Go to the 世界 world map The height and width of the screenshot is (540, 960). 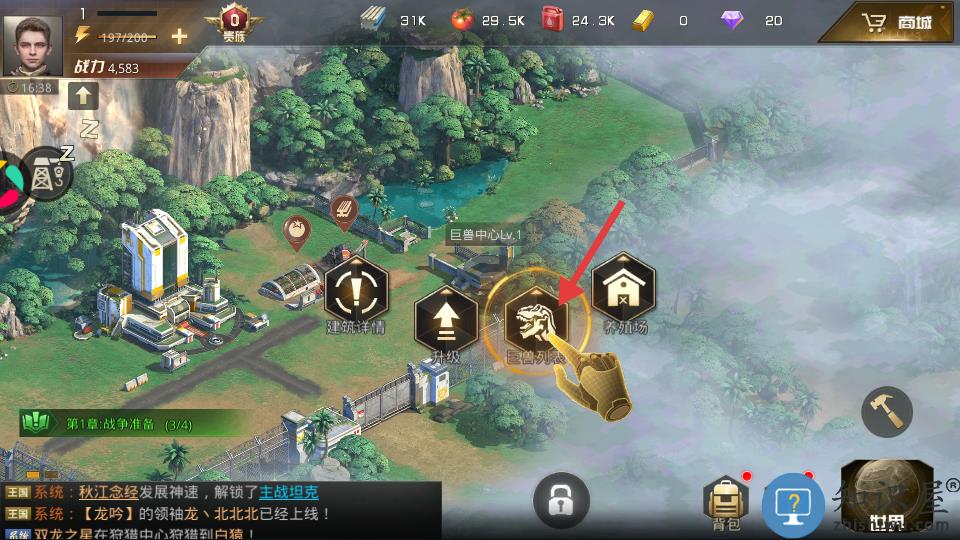(880, 498)
